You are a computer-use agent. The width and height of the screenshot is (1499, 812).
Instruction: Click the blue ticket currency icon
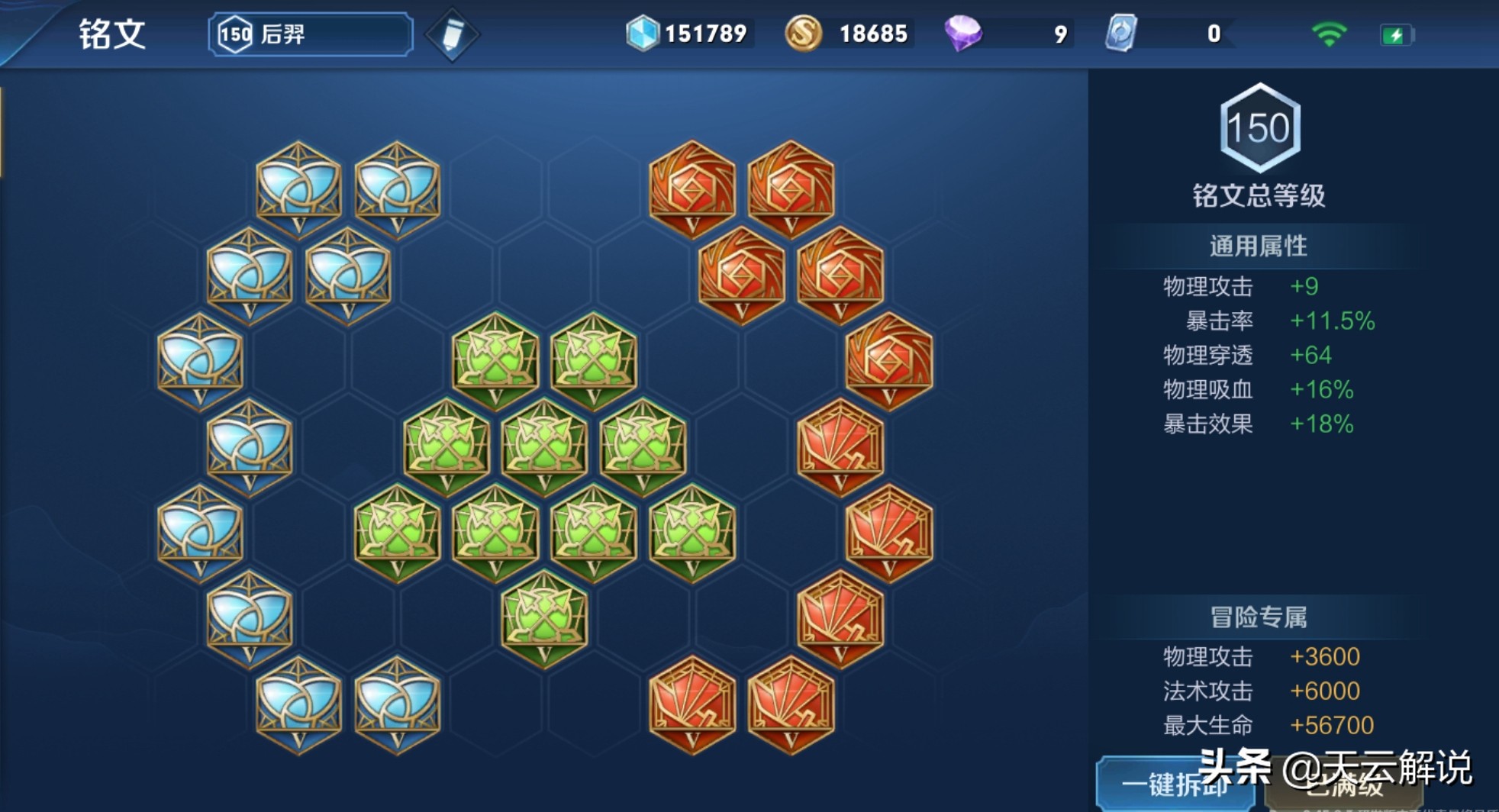[x=1121, y=34]
